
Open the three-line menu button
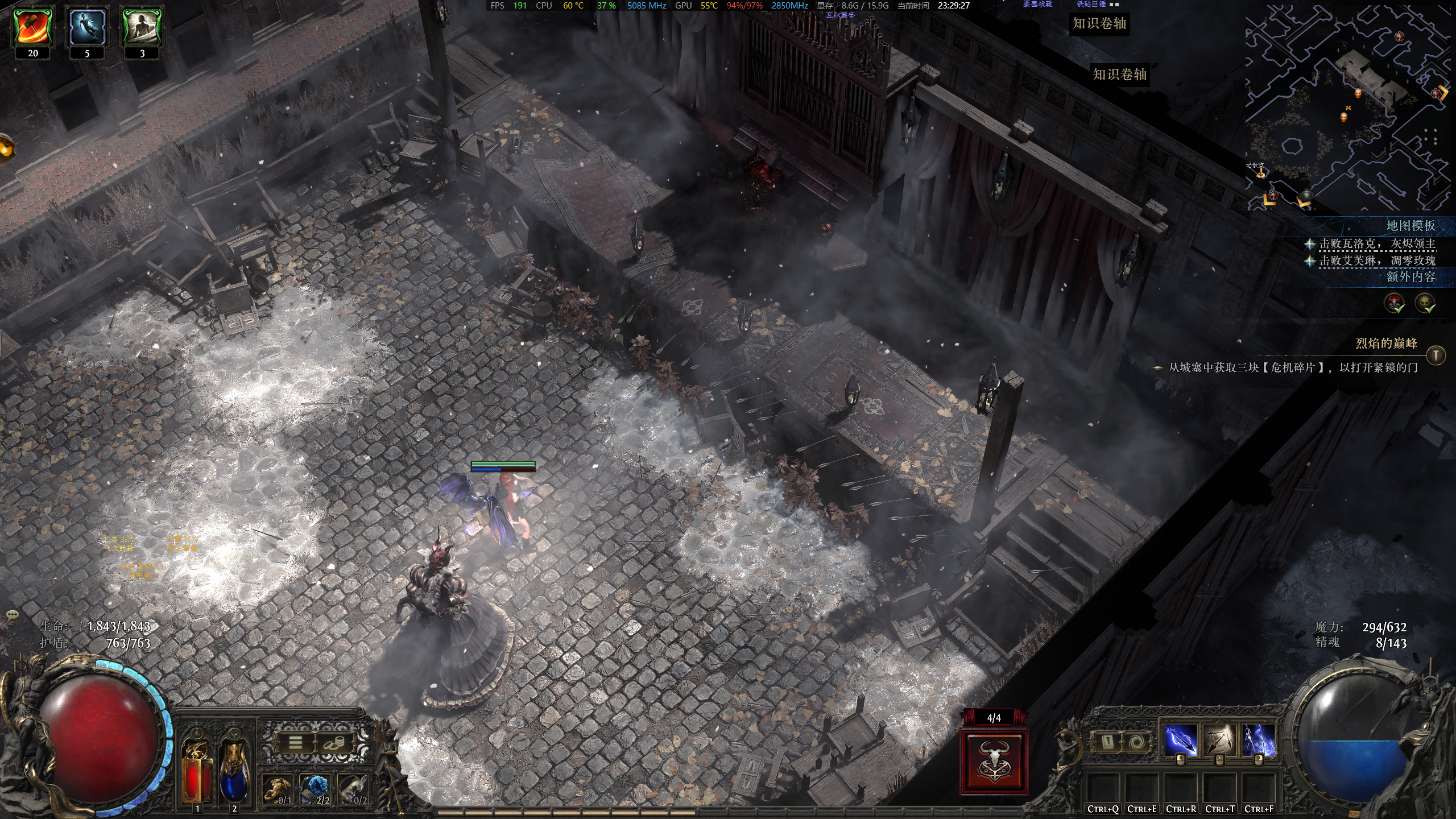pos(295,742)
